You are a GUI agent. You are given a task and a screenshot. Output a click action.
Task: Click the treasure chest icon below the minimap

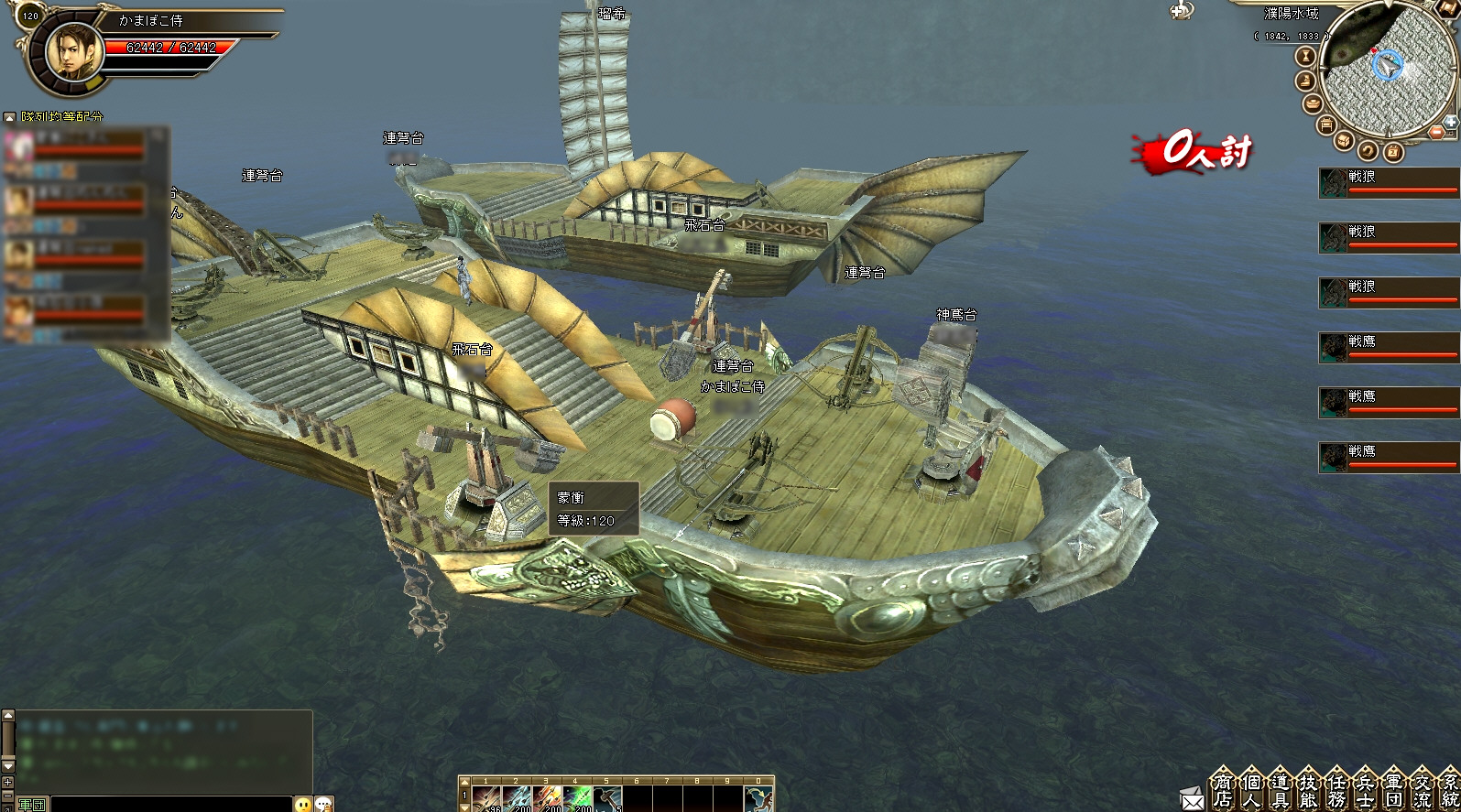[1344, 141]
